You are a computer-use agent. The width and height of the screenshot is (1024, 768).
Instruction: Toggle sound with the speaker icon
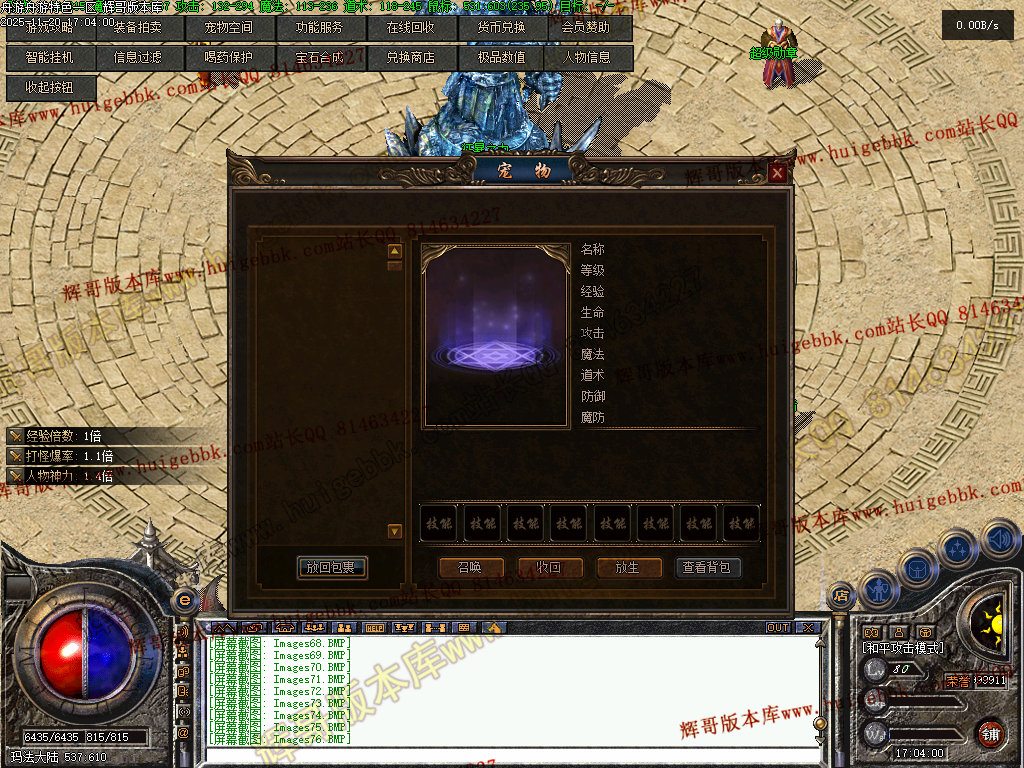click(999, 540)
